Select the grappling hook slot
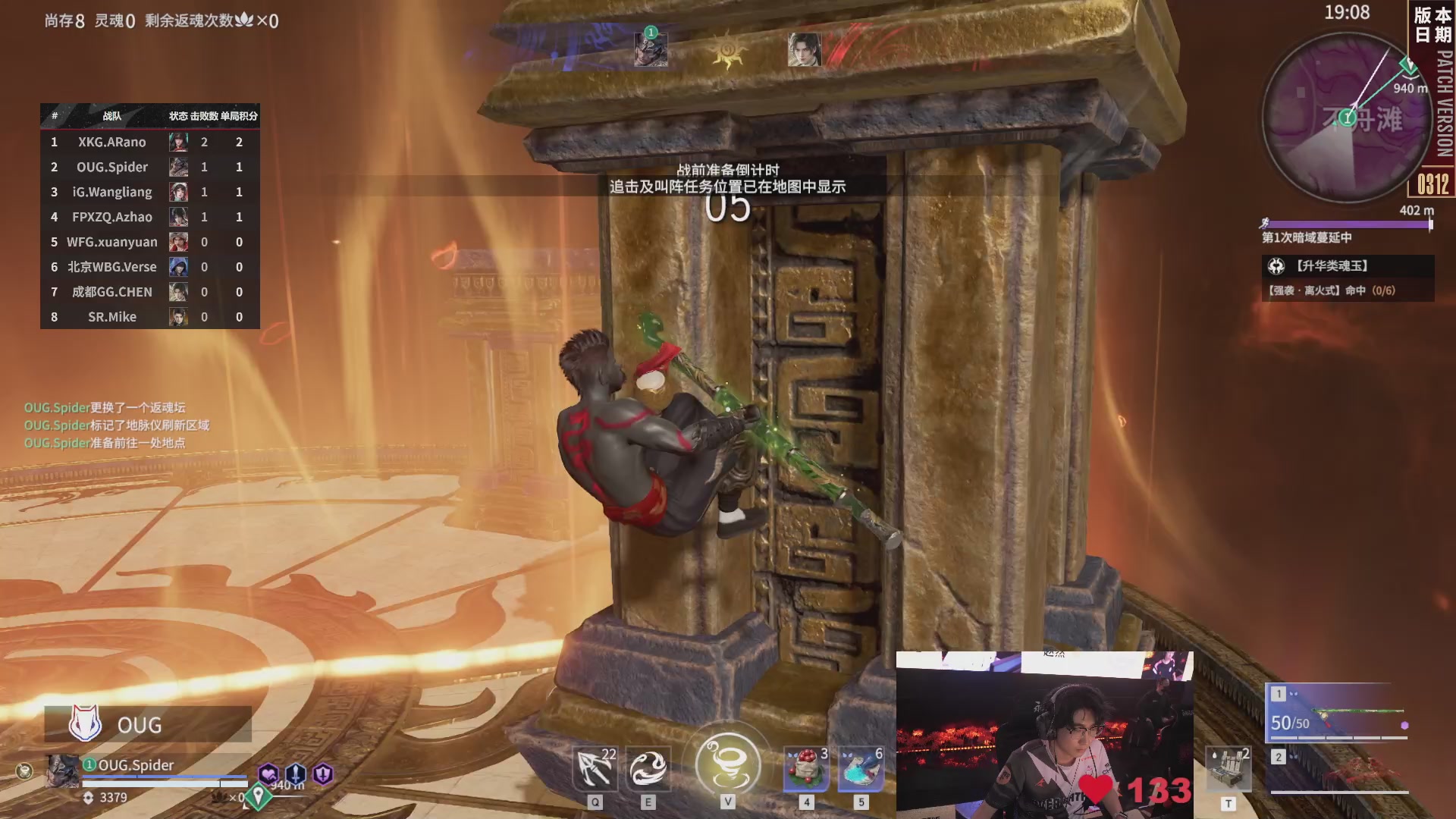Viewport: 1456px width, 819px height. (595, 769)
